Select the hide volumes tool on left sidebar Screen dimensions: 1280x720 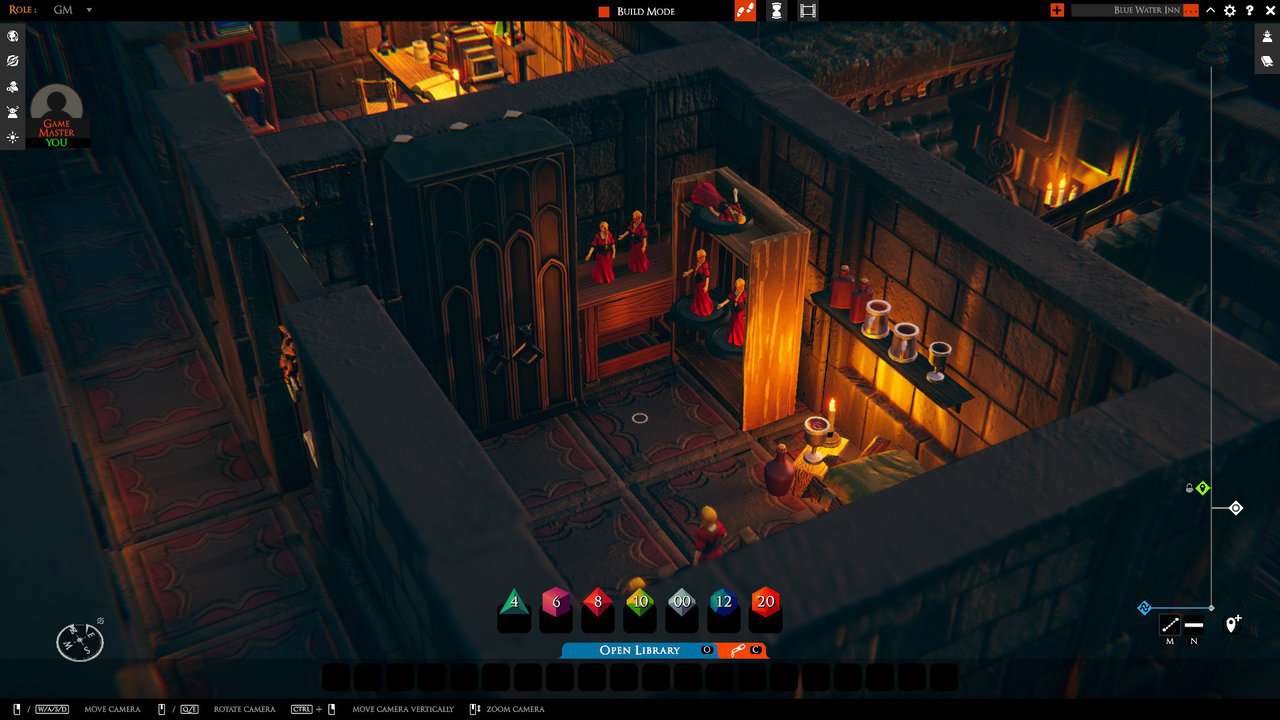(x=12, y=60)
